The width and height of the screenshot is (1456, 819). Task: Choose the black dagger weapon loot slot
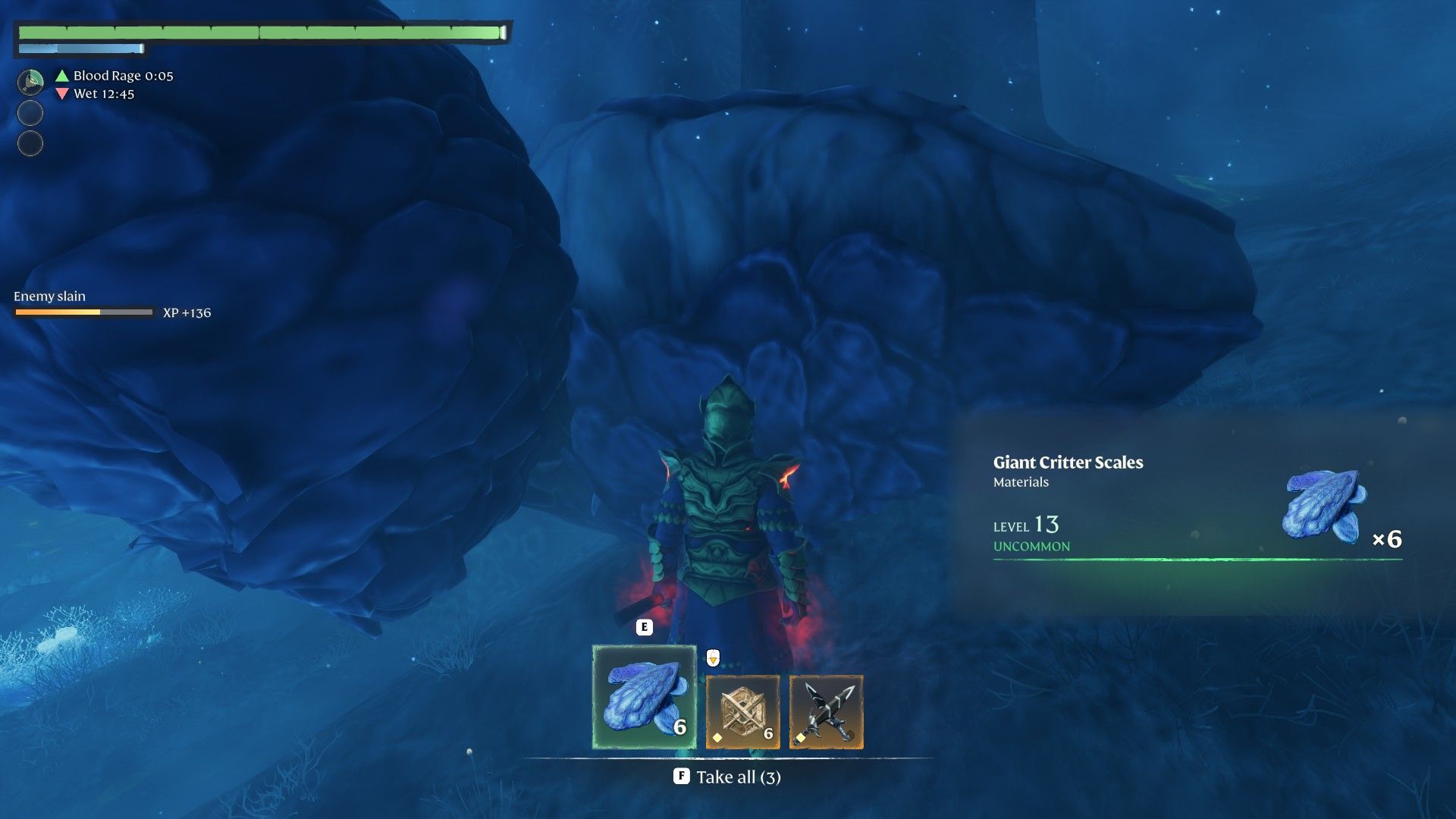(826, 711)
